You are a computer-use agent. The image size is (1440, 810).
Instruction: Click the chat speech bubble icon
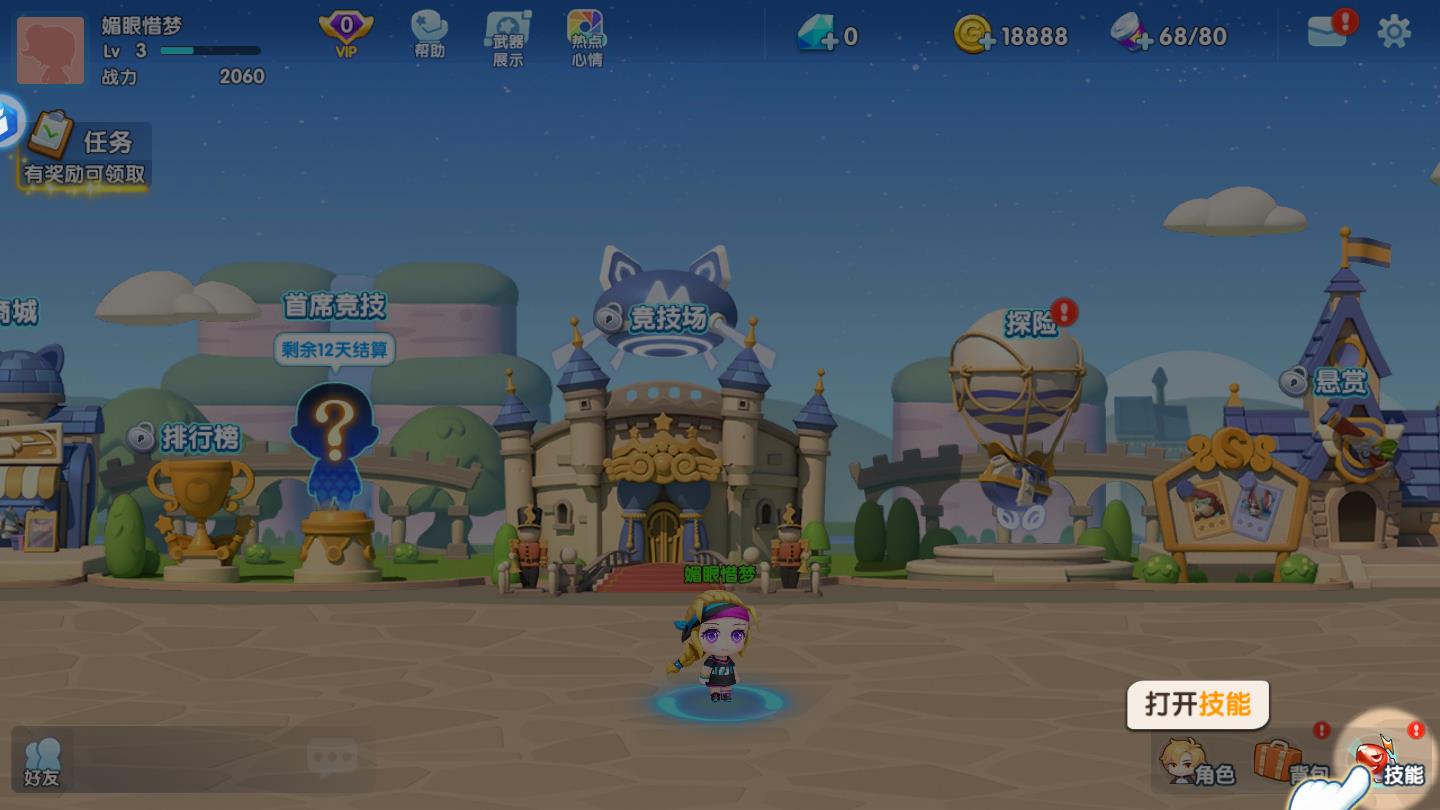(332, 760)
